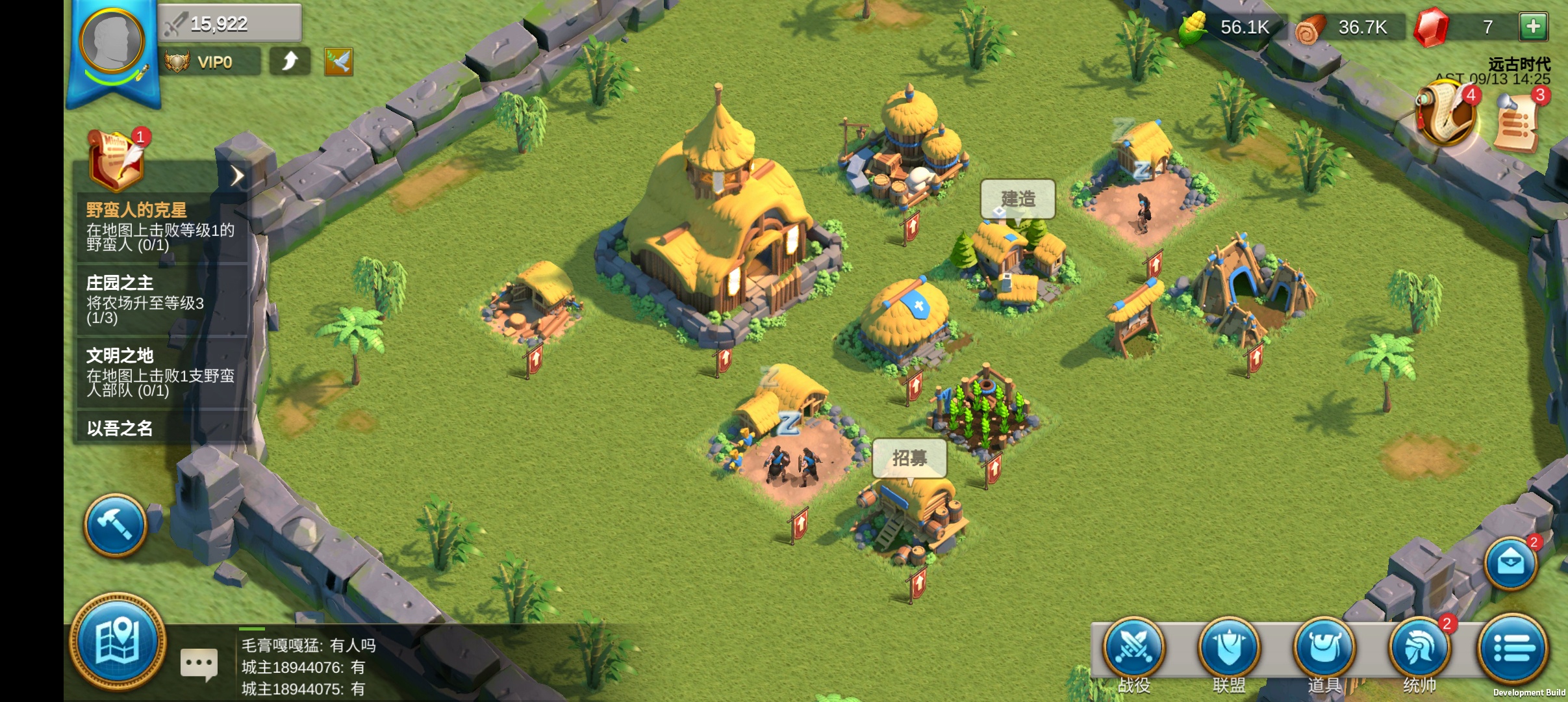Open the 统帅 commander menu
Viewport: 1568px width, 702px height.
pyautogui.click(x=1419, y=649)
